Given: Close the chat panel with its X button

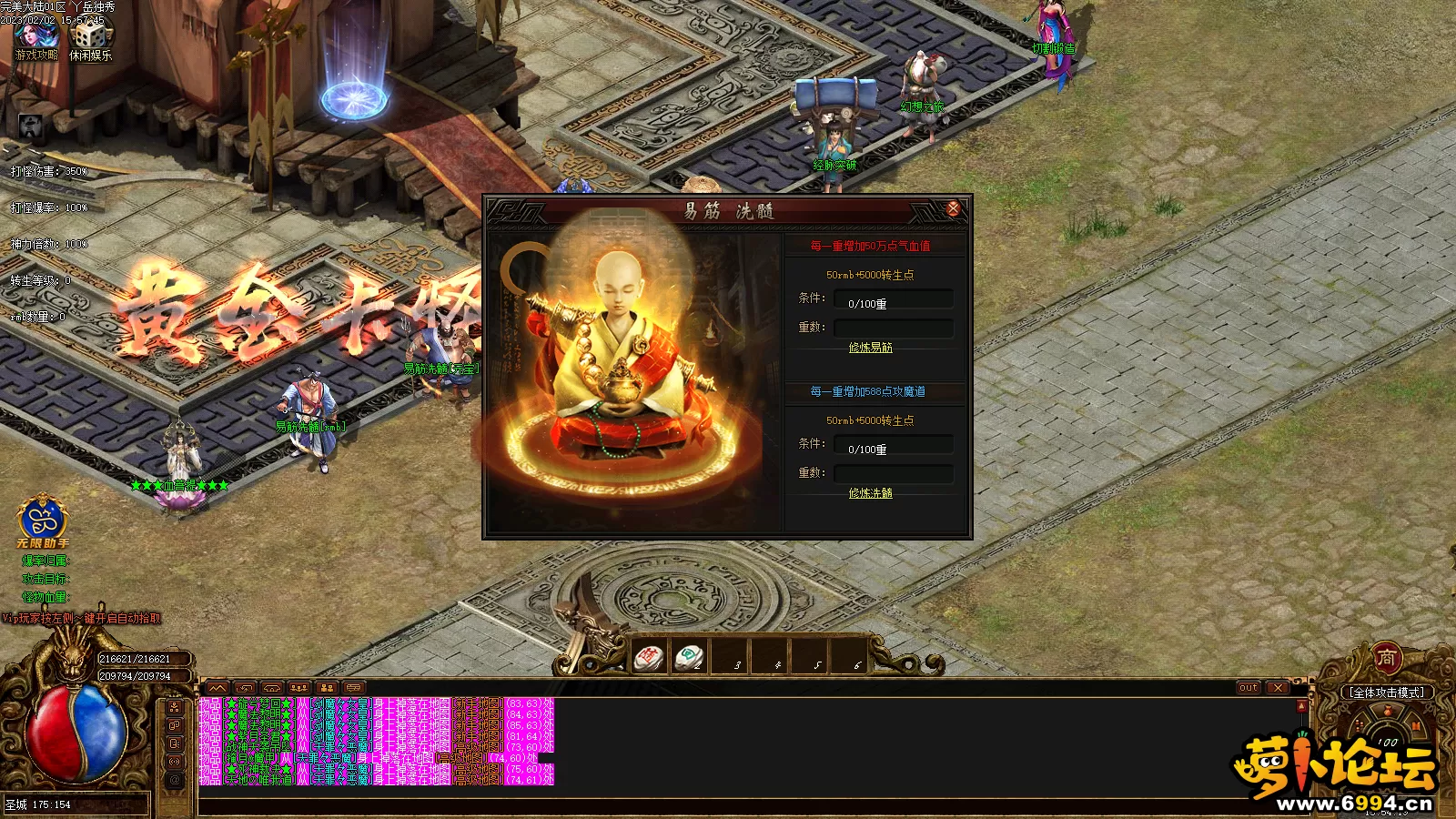Looking at the screenshot, I should [1278, 688].
